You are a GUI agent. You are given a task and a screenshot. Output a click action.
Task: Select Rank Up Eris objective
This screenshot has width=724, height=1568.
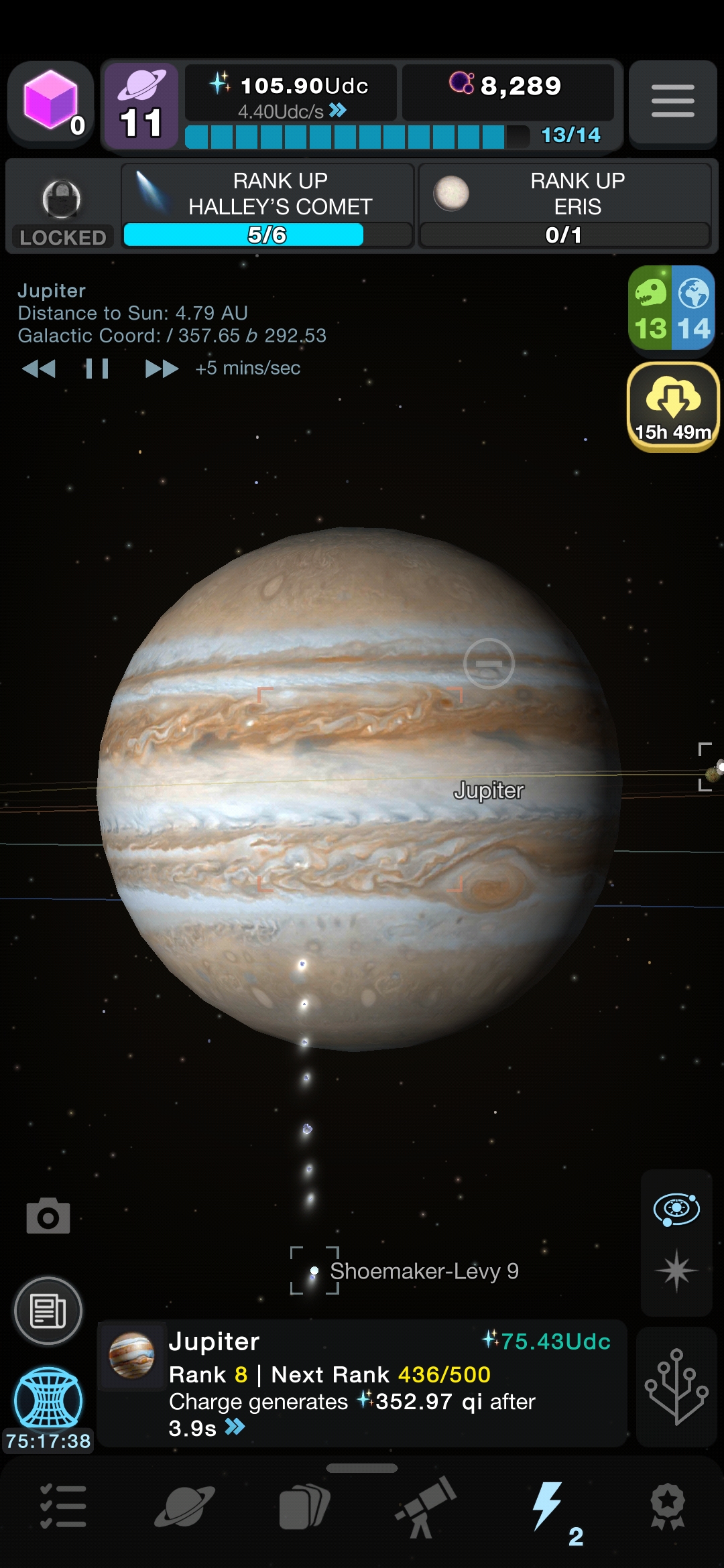pyautogui.click(x=564, y=206)
